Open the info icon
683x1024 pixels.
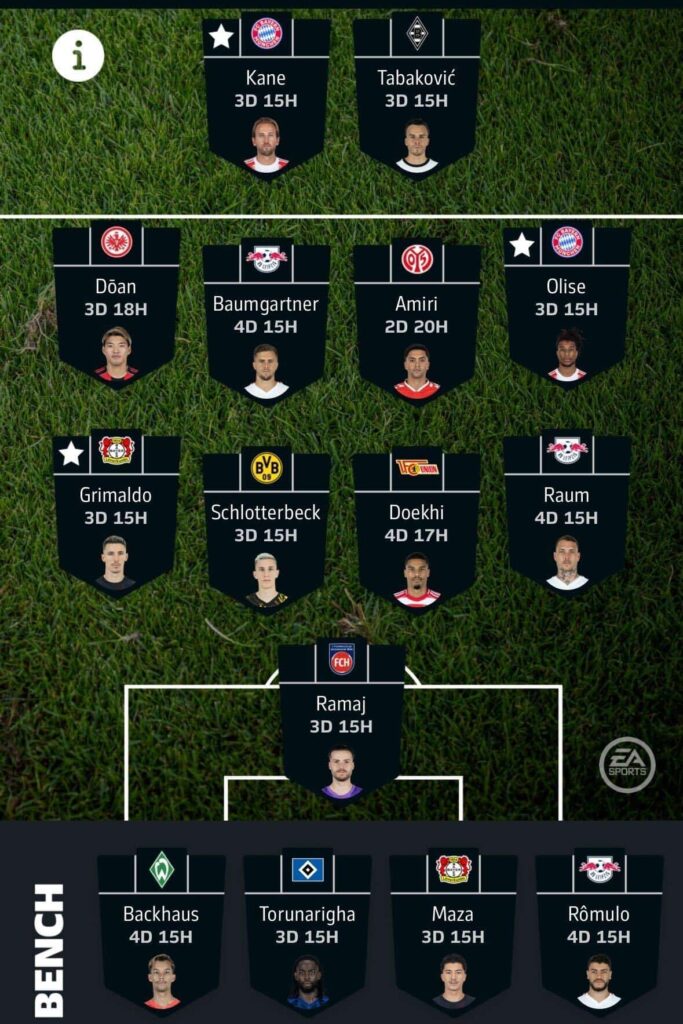[78, 55]
